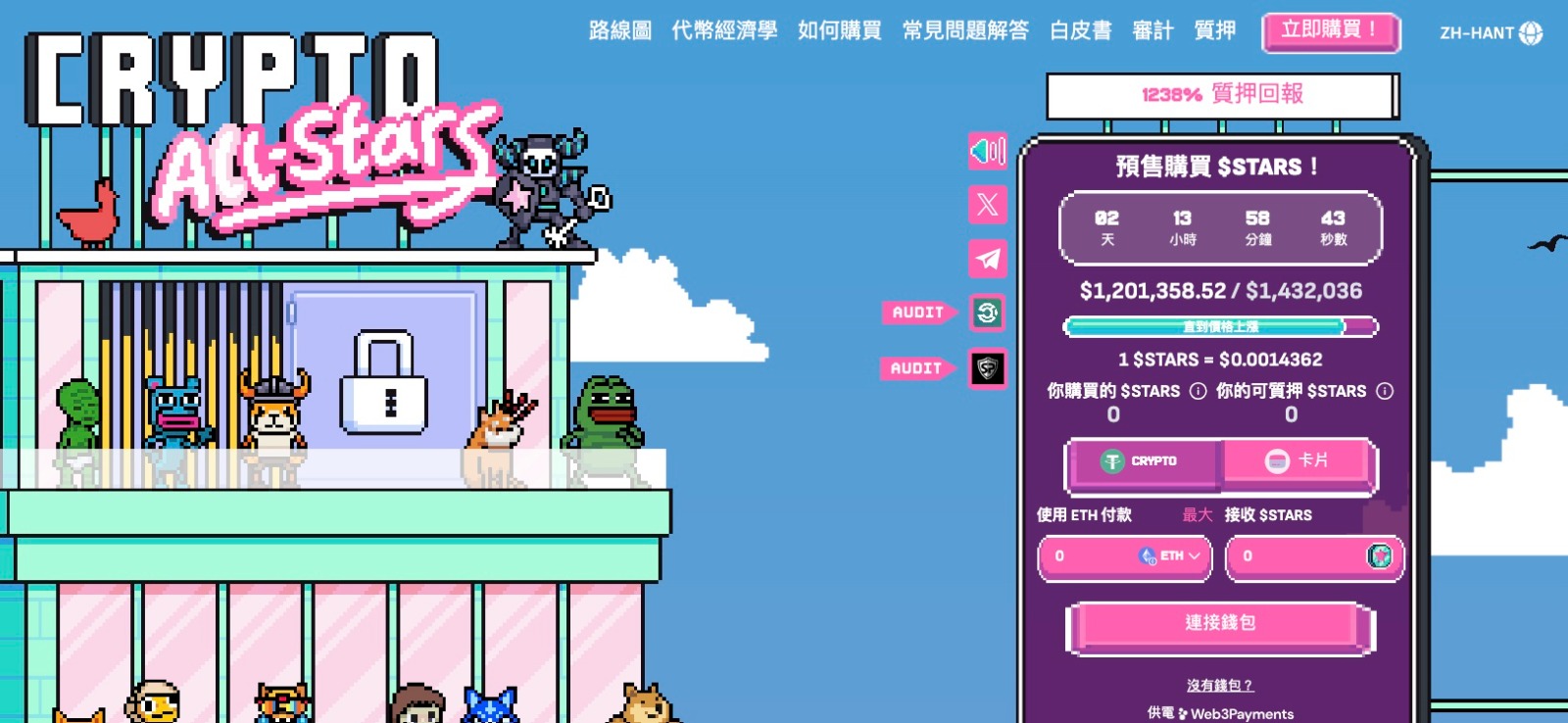The image size is (1568, 723).
Task: Open the 質押 staking page
Action: click(1214, 31)
